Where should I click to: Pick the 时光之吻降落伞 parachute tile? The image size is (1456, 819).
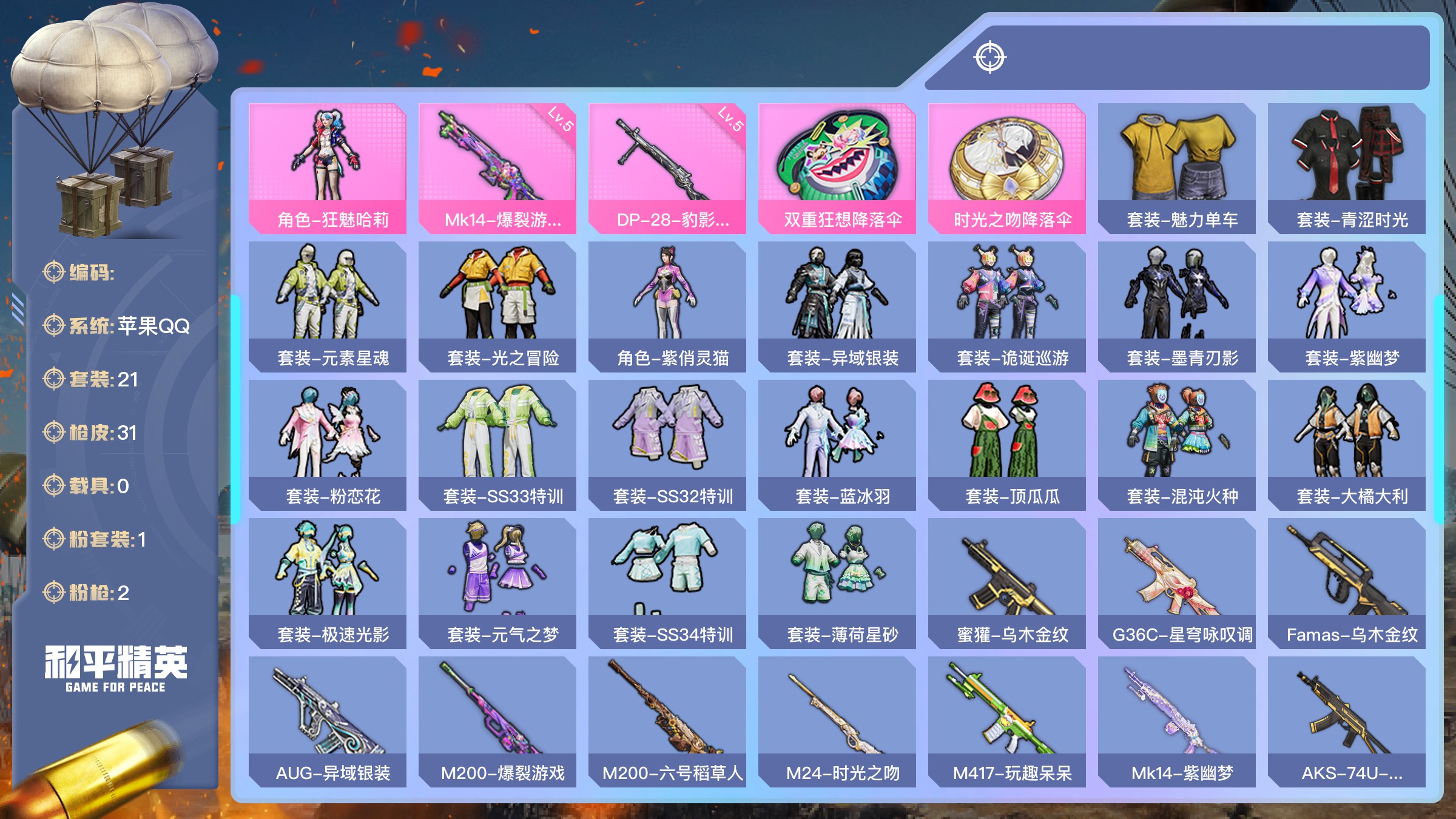1007,168
